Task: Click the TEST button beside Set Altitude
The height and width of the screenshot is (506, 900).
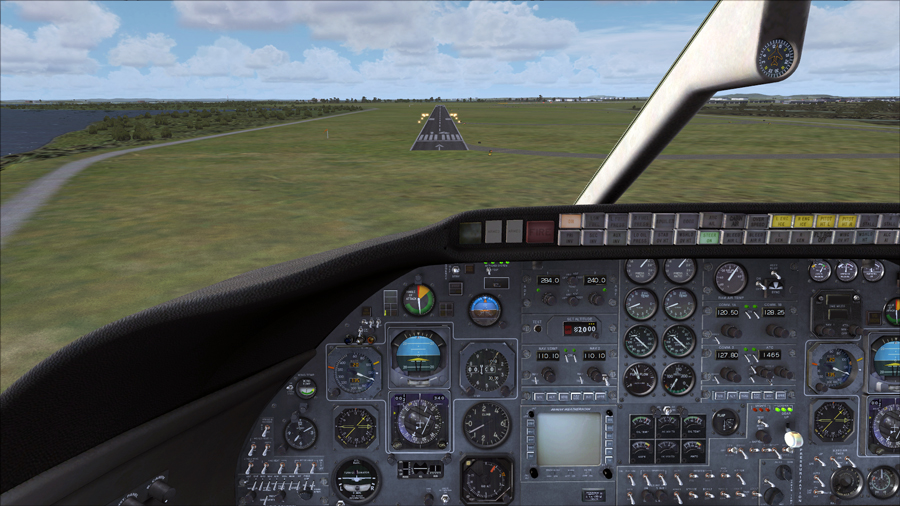Action: click(x=536, y=326)
